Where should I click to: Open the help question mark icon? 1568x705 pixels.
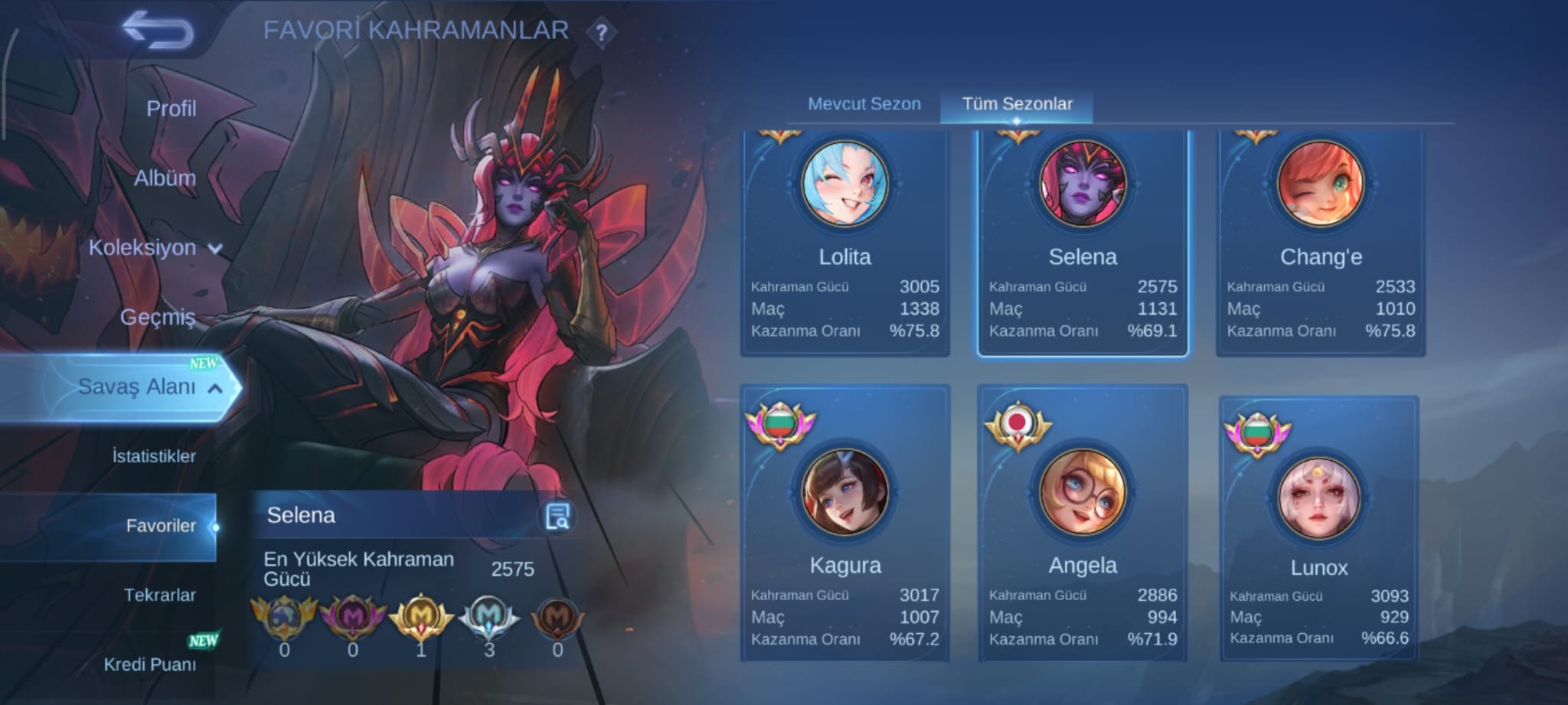[604, 34]
